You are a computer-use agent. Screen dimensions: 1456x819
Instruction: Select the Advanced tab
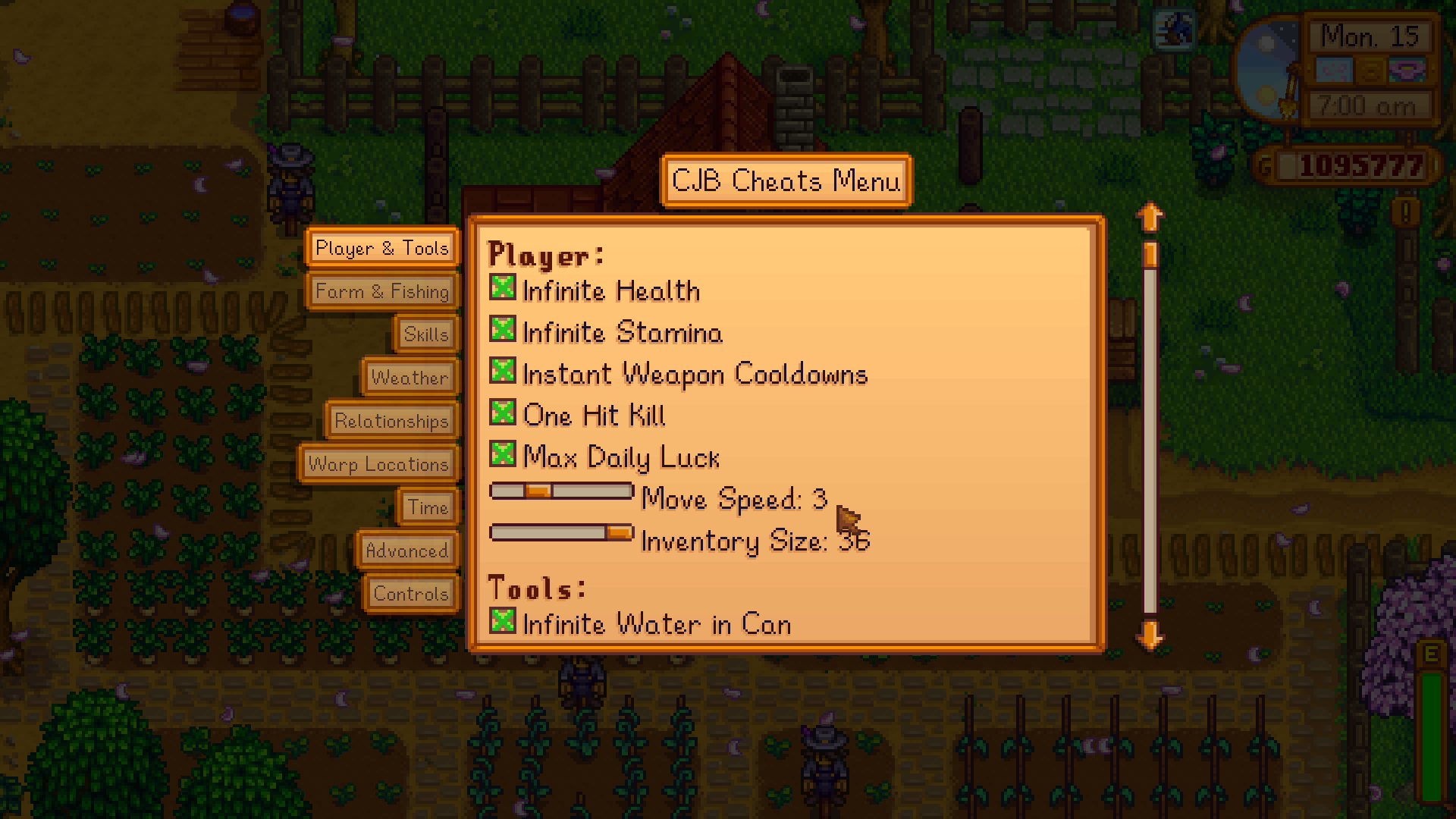tap(406, 551)
